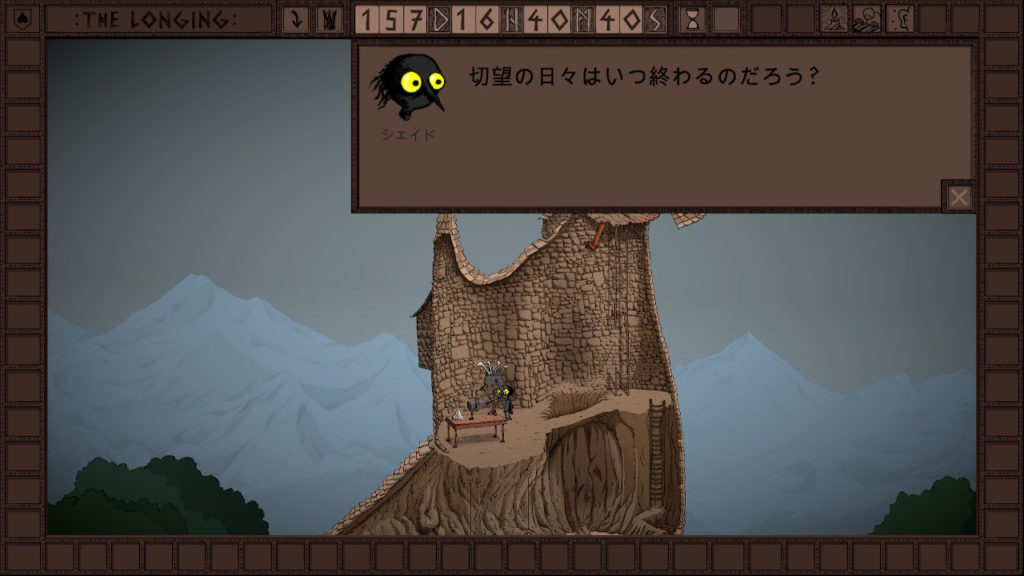The height and width of the screenshot is (576, 1024).
Task: Select the sun over landscape icon
Action: tap(867, 19)
